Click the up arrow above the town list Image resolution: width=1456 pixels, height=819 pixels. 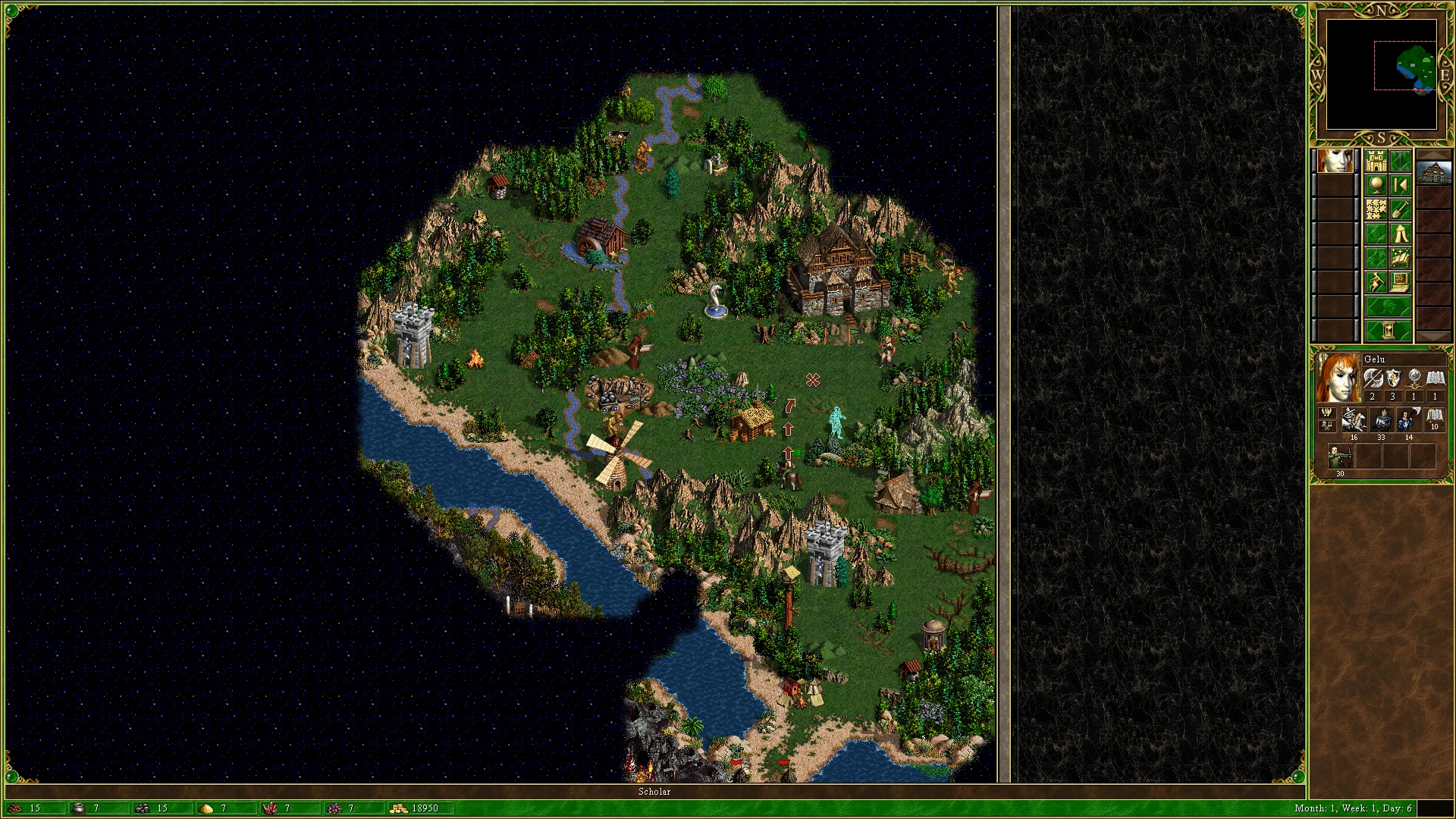tap(1434, 155)
